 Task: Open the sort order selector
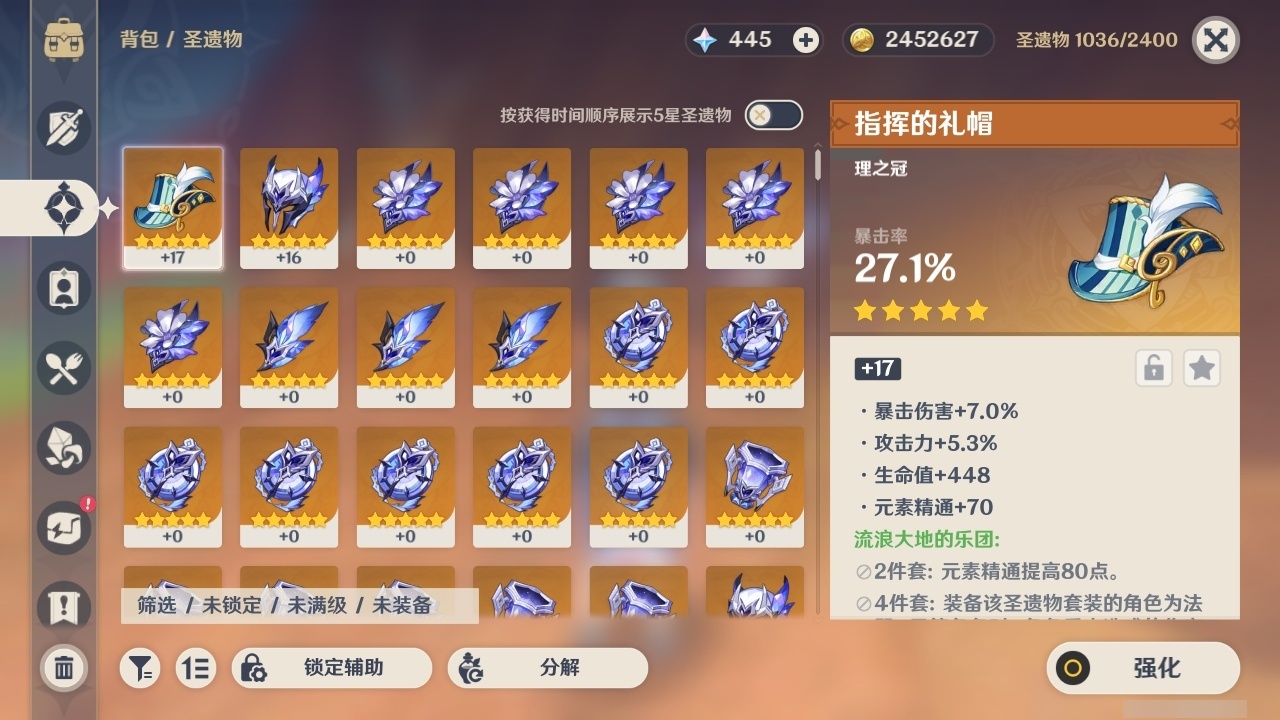pos(196,668)
